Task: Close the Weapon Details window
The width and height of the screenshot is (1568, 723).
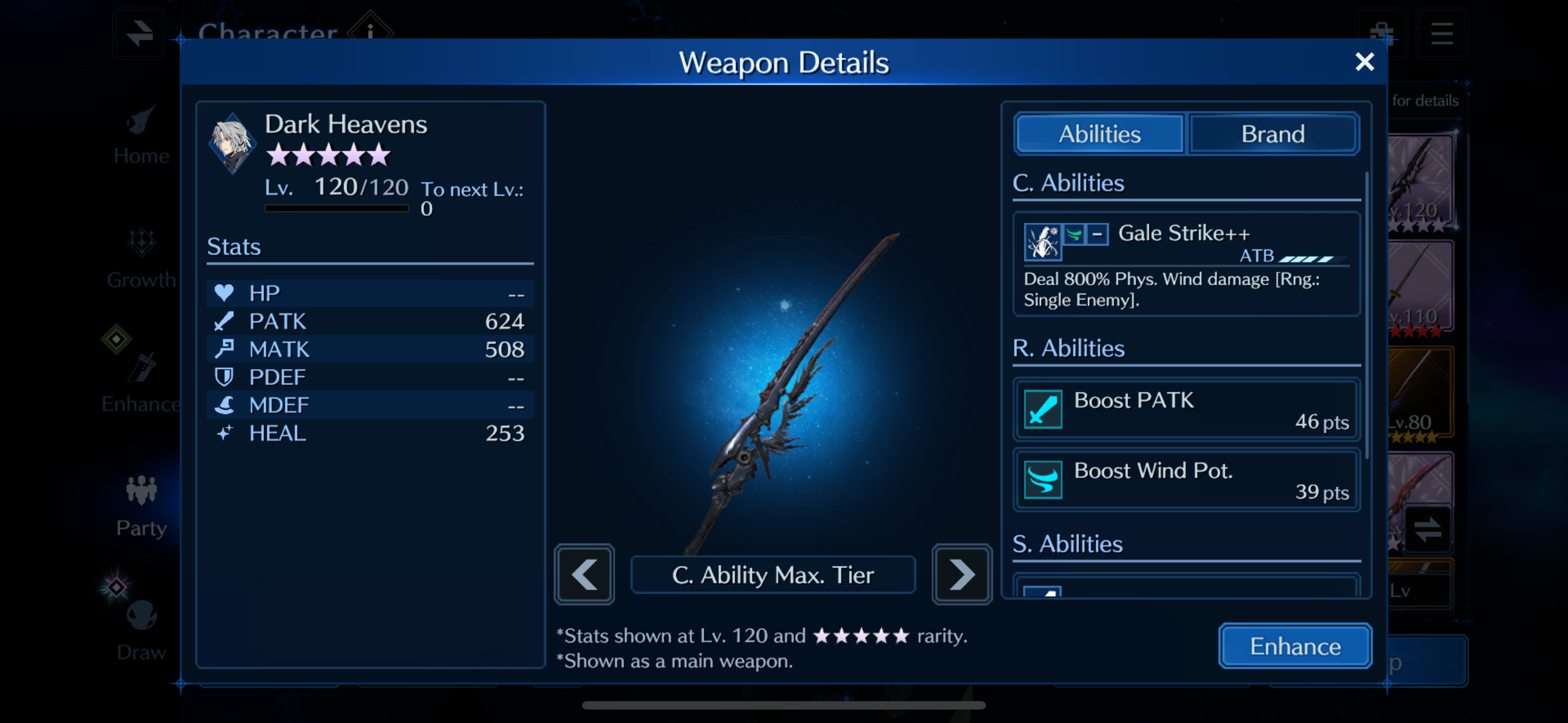Action: 1364,62
